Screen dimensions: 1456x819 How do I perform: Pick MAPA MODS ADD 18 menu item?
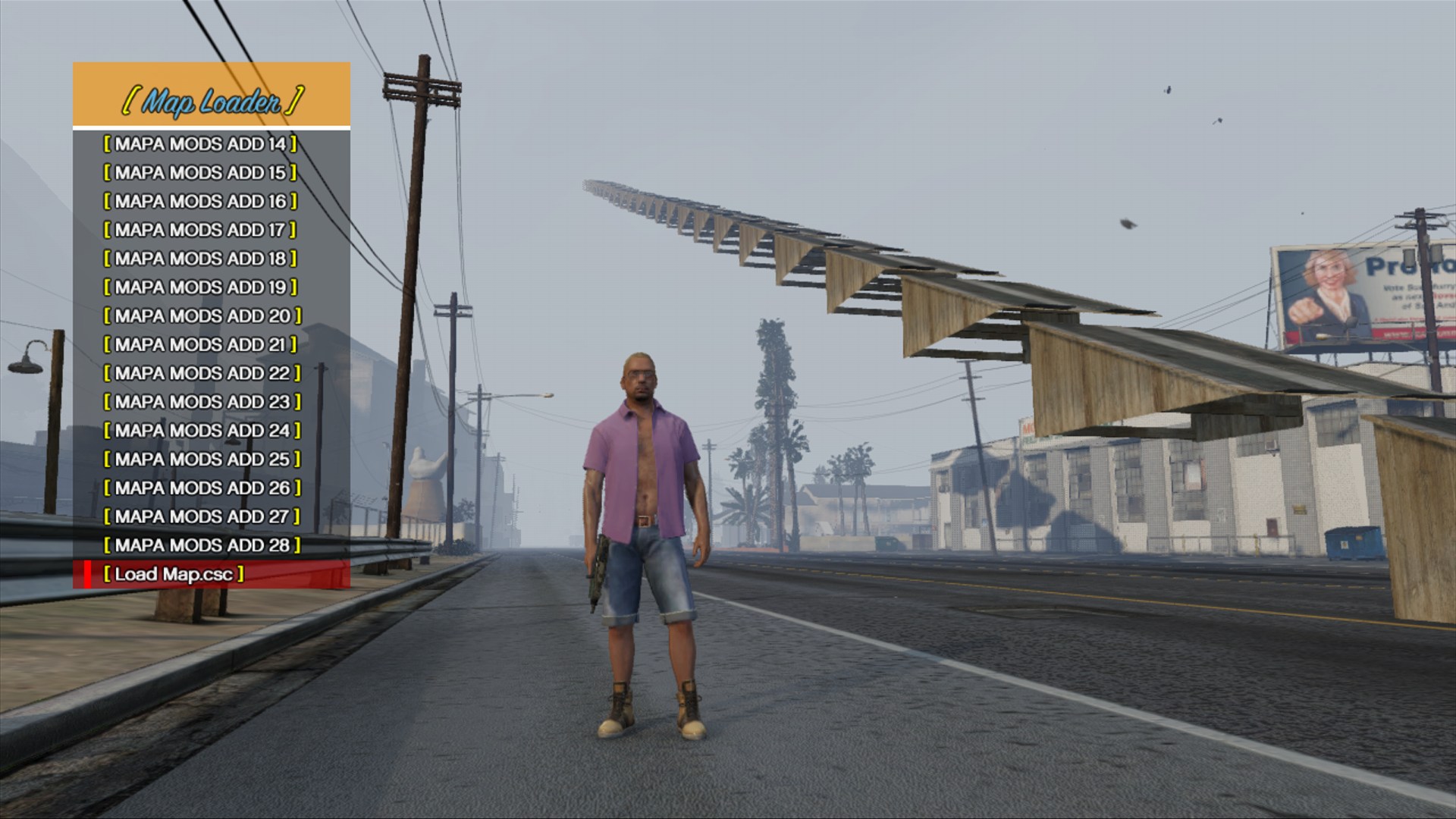(200, 259)
